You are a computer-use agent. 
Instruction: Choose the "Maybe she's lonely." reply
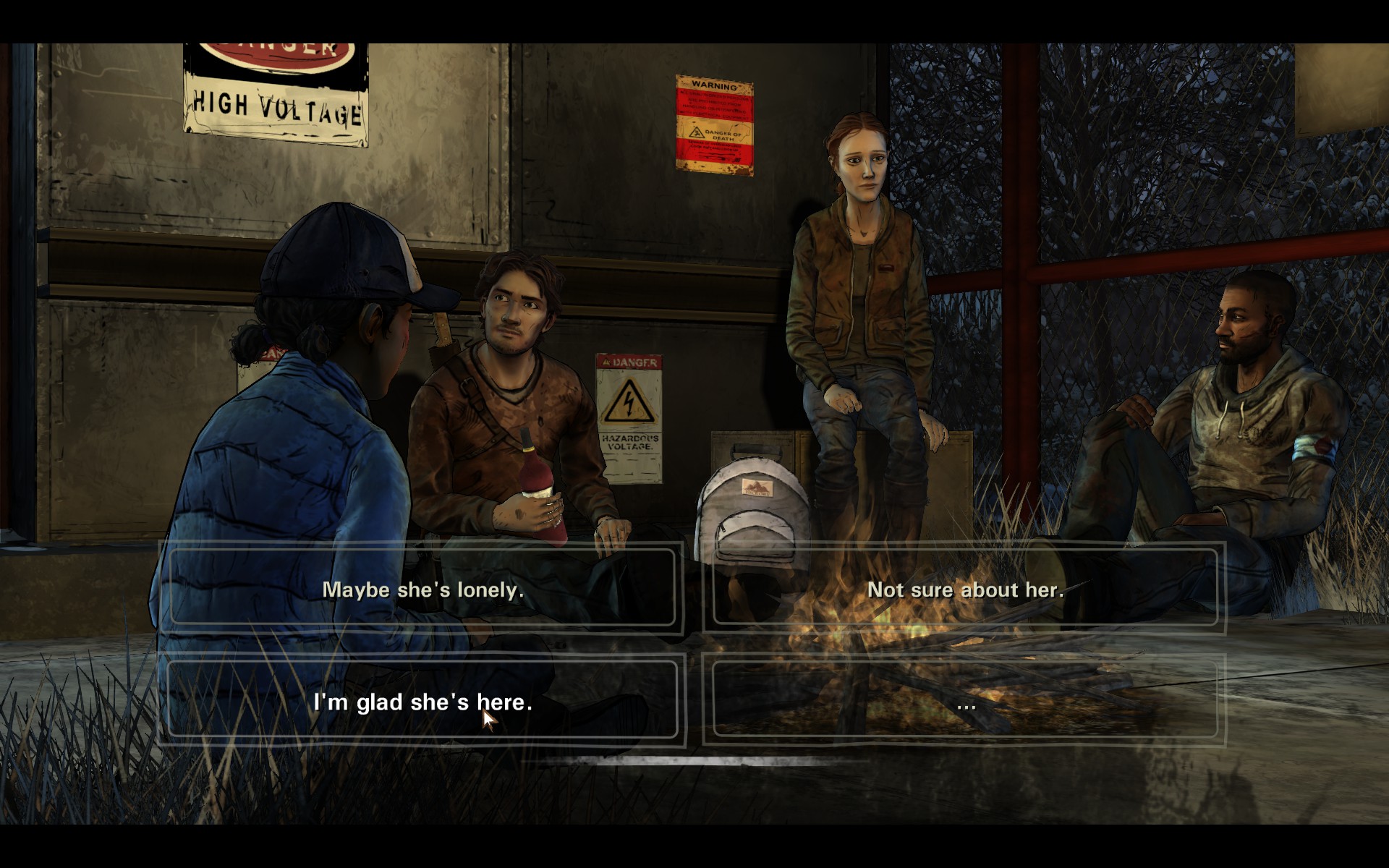pyautogui.click(x=422, y=590)
